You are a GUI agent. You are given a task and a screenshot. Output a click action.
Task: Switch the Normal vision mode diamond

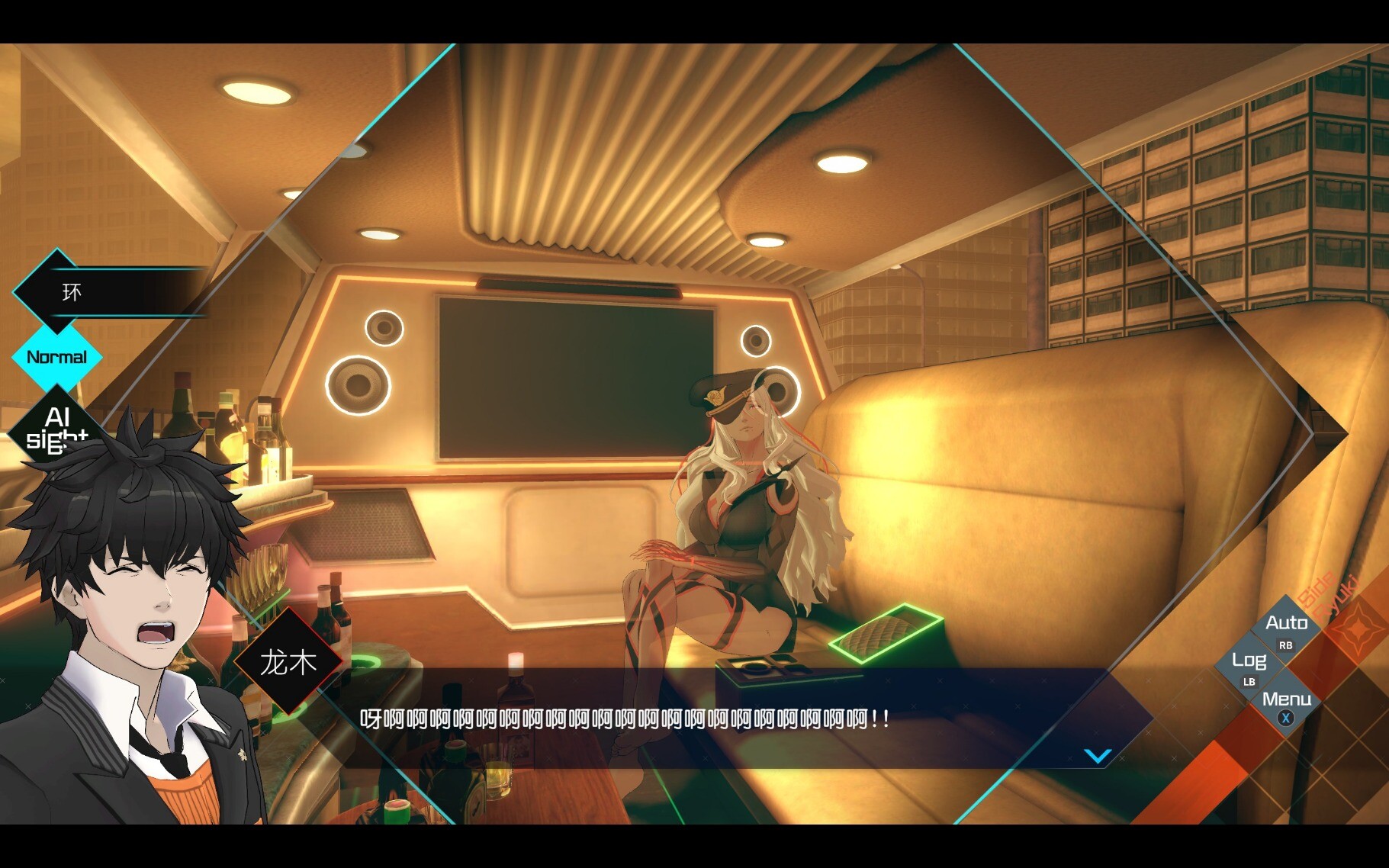(56, 357)
